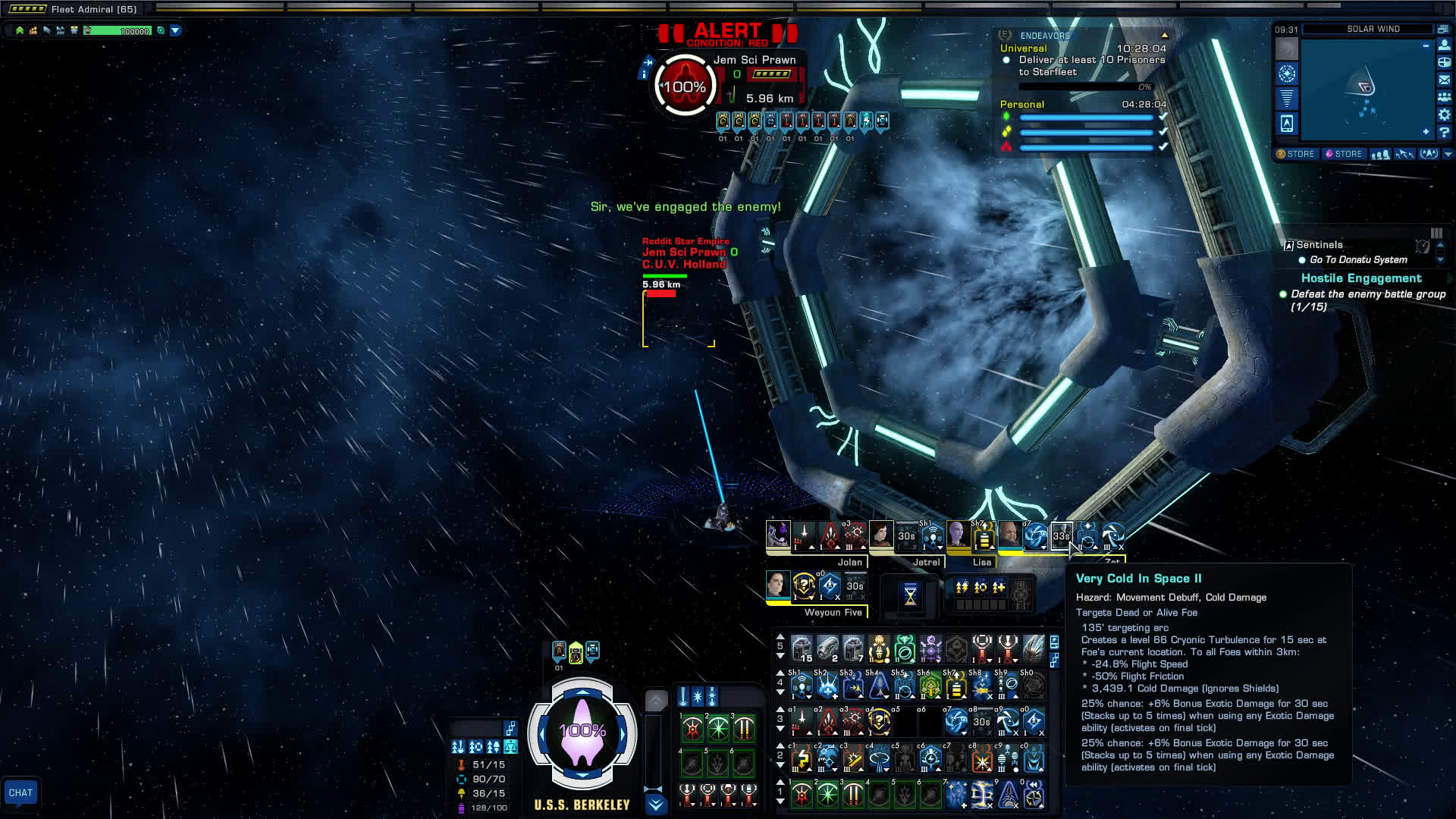Click the question mark help icon
The height and width of the screenshot is (819, 1456).
(x=1445, y=133)
